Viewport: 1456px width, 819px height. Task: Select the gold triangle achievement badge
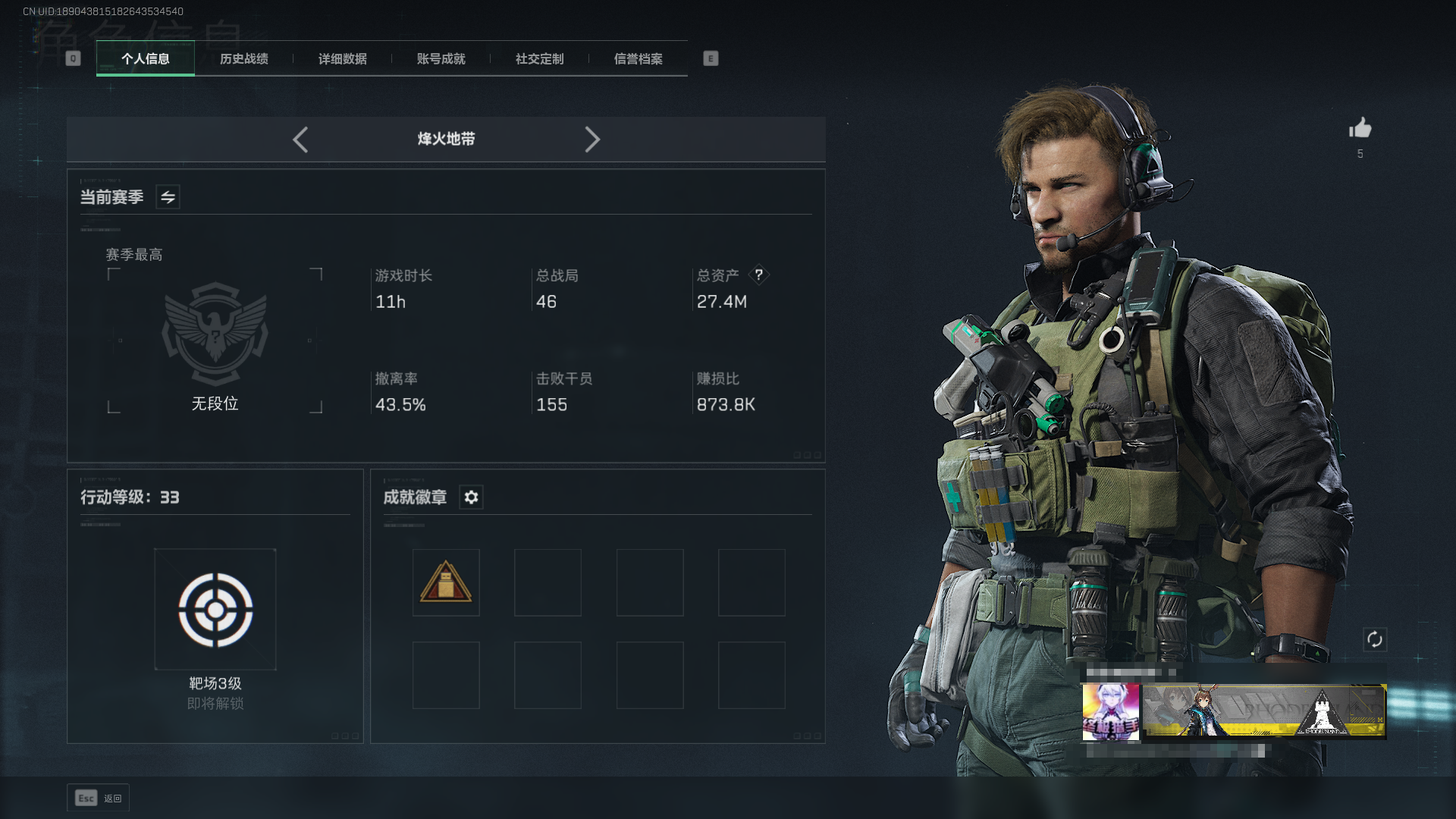(x=446, y=582)
